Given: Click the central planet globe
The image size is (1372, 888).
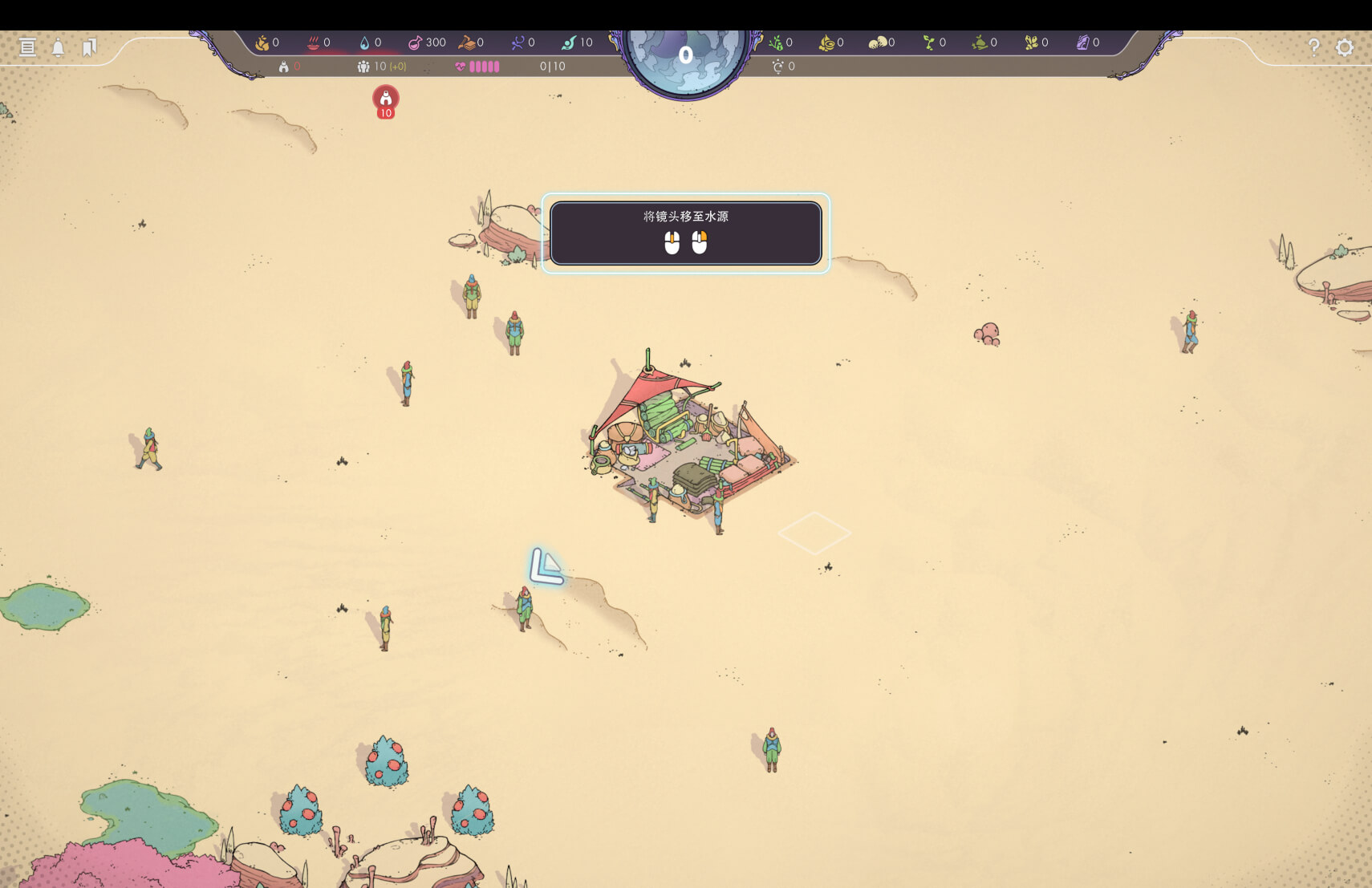Looking at the screenshot, I should tap(685, 56).
